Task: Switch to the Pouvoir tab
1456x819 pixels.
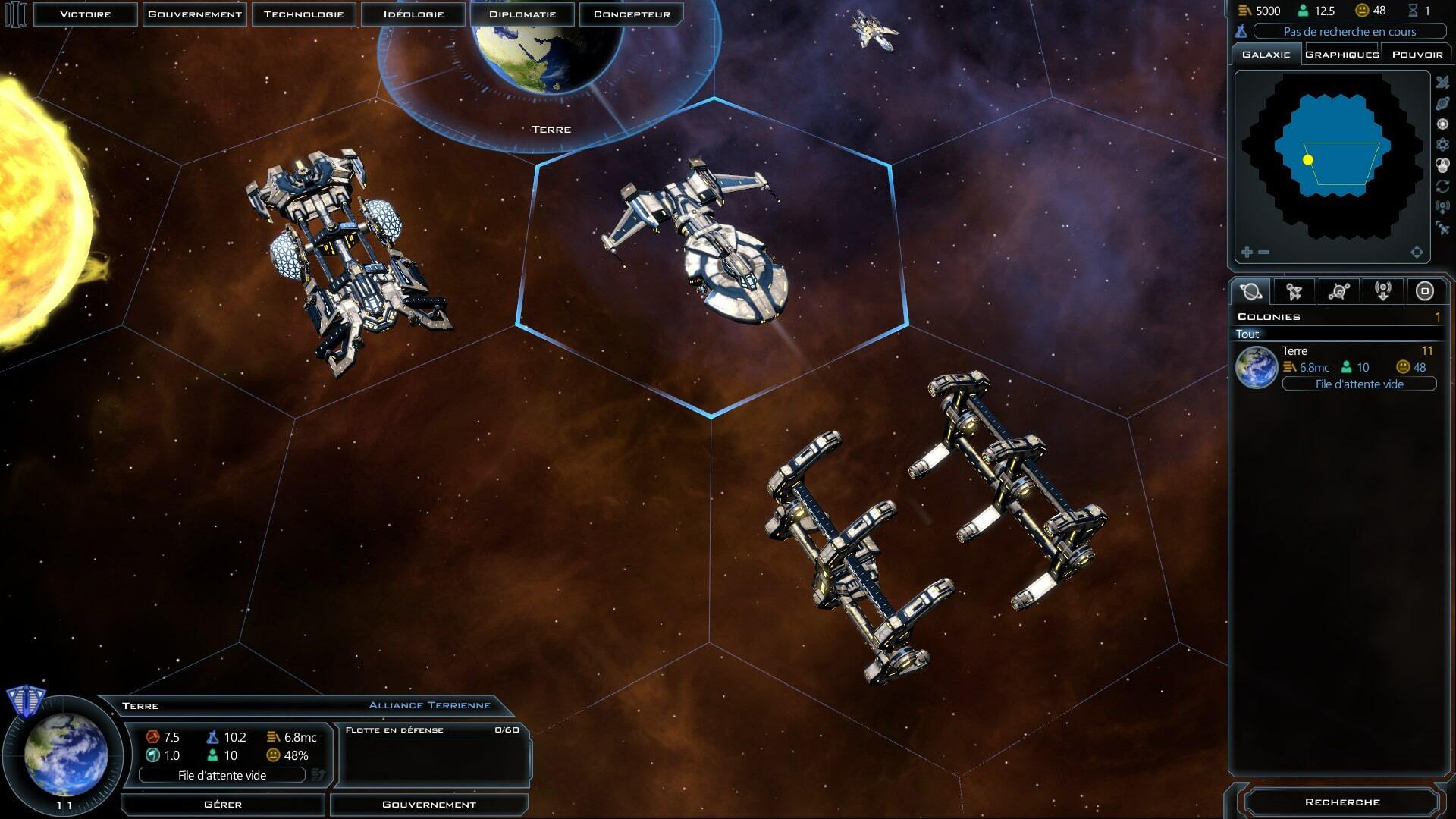Action: point(1417,55)
